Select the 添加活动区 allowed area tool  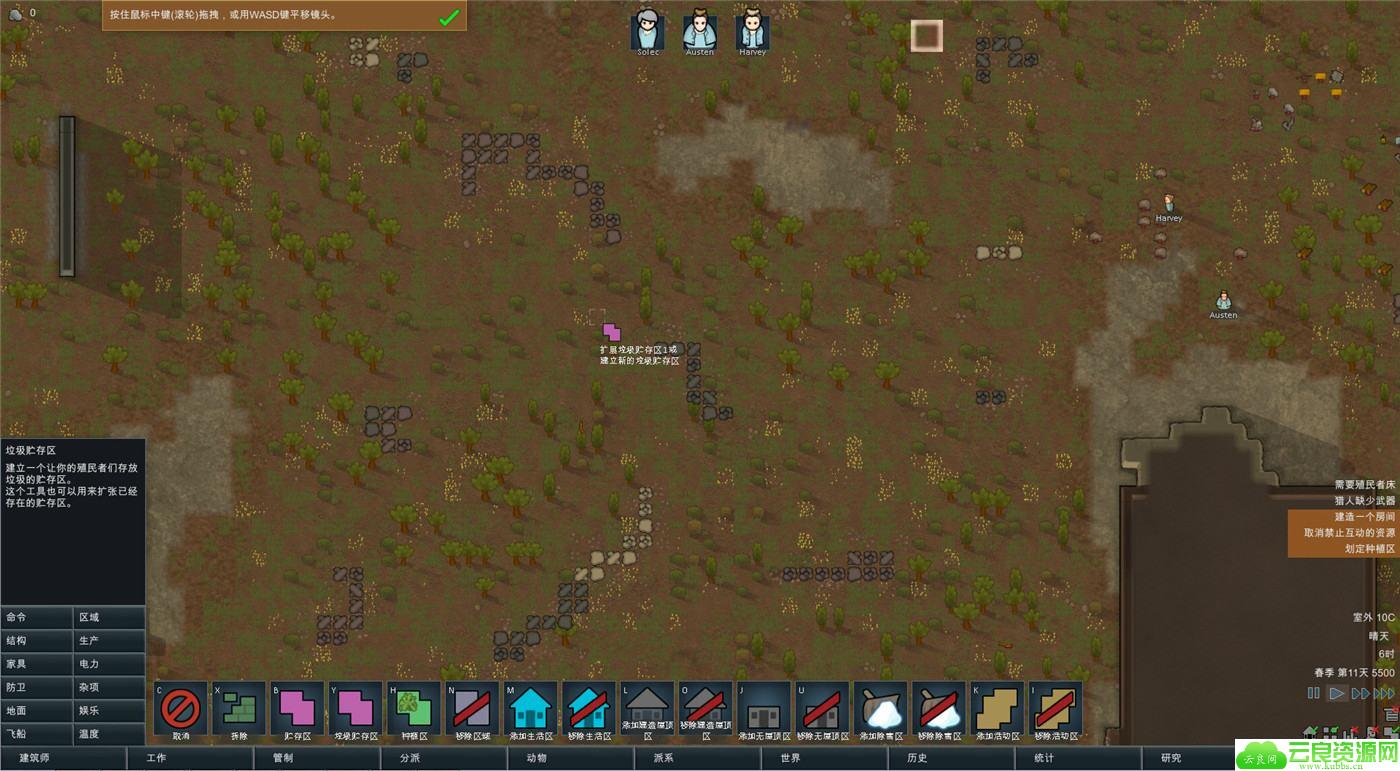(x=997, y=708)
